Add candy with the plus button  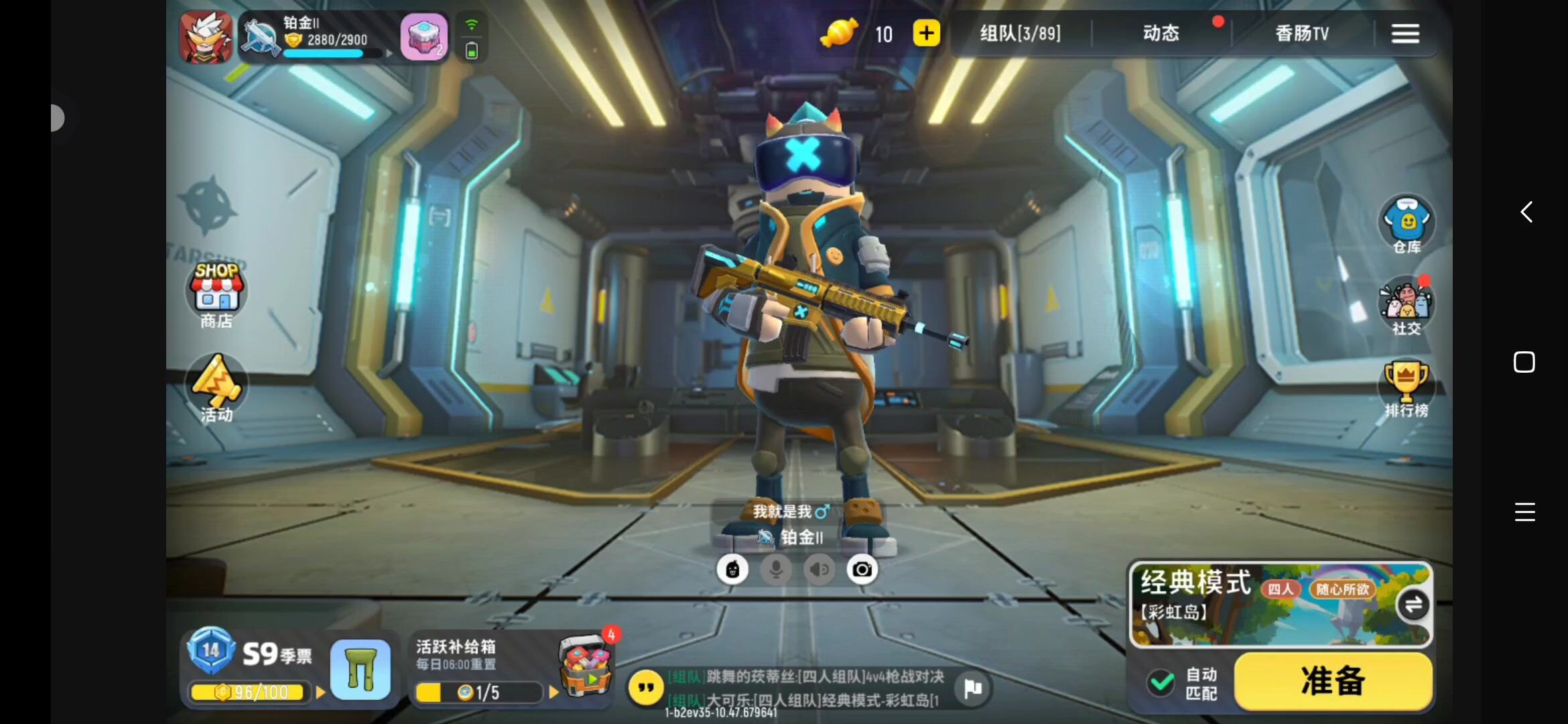pyautogui.click(x=927, y=33)
